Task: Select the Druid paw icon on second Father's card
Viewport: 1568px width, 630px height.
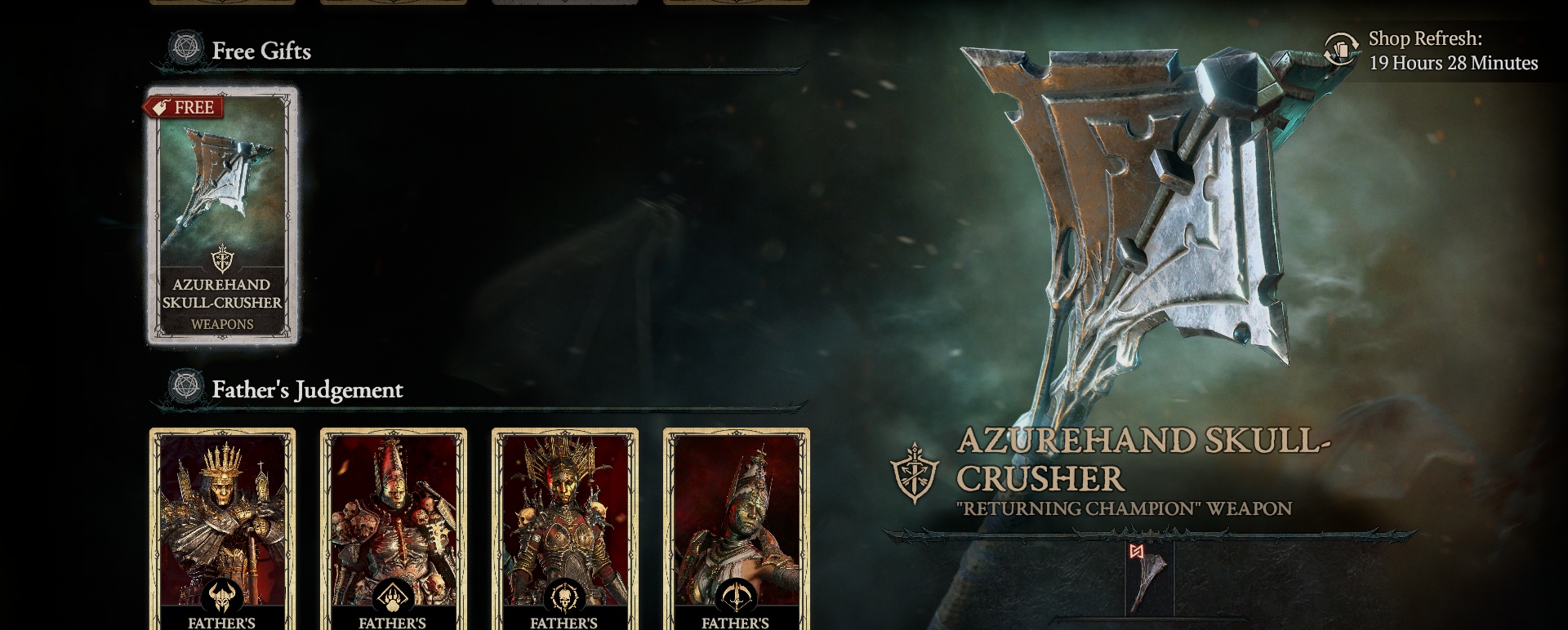Action: pos(391,597)
